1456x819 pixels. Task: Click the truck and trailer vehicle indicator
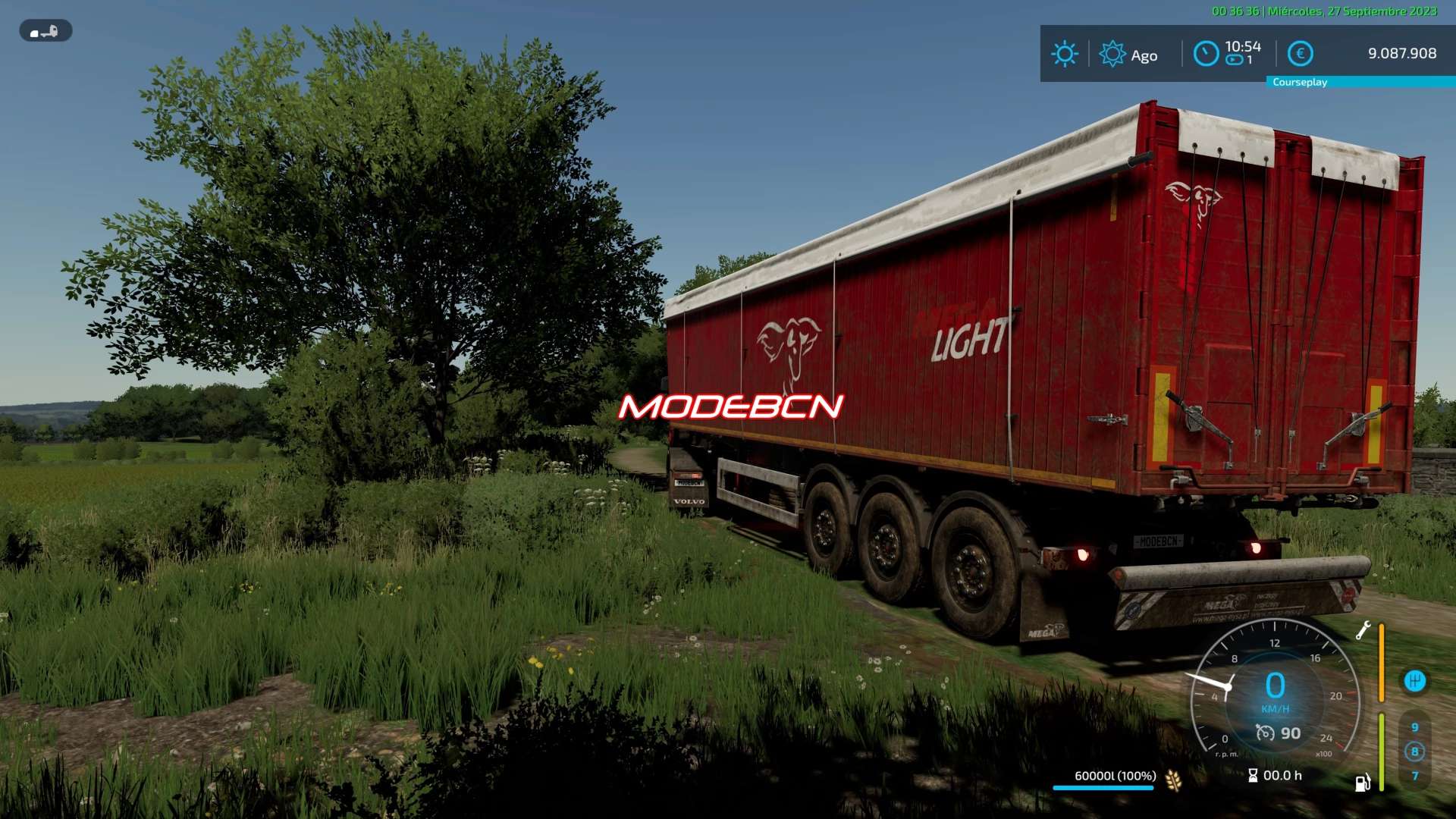(45, 31)
